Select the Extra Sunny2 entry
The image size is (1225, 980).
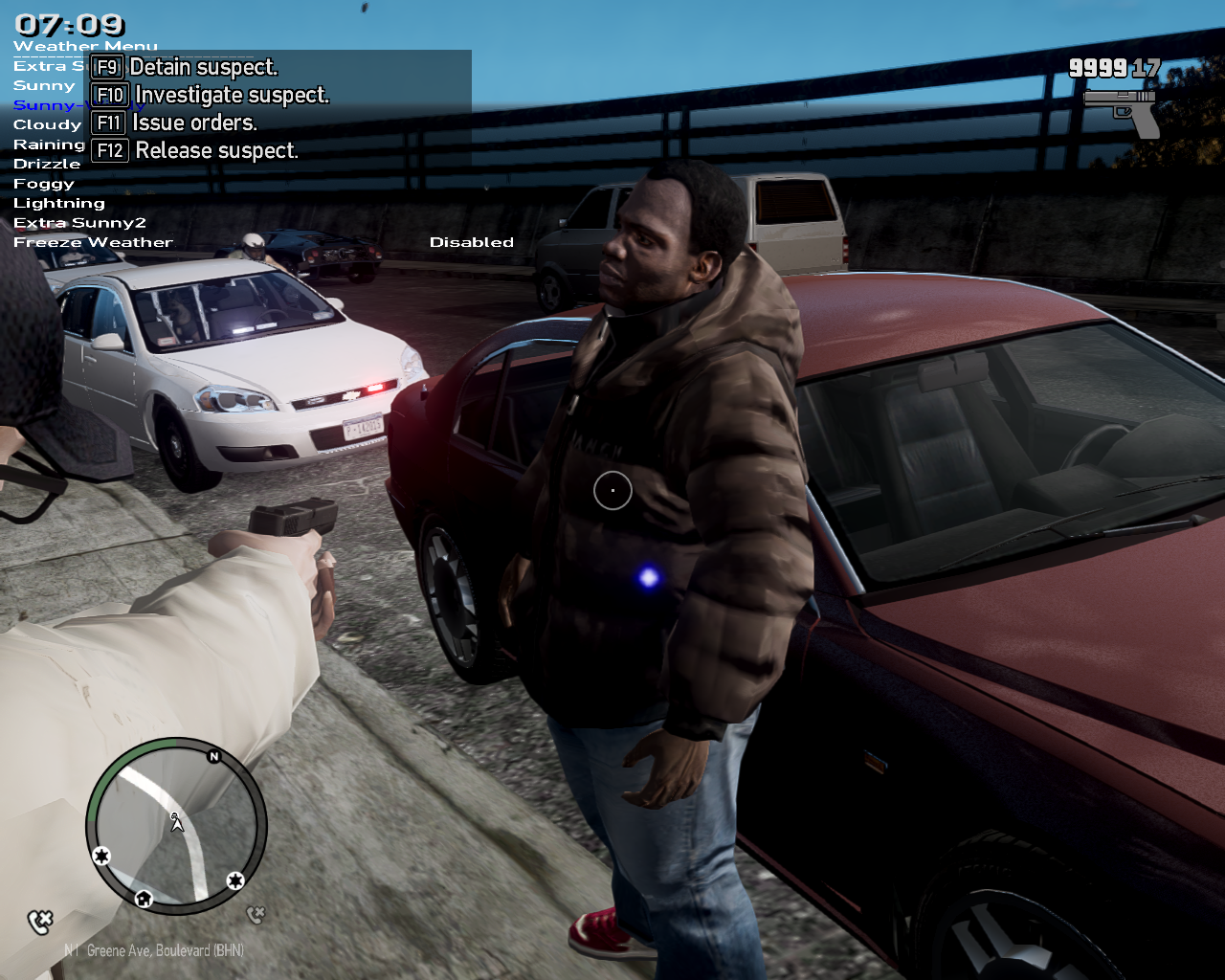click(79, 223)
